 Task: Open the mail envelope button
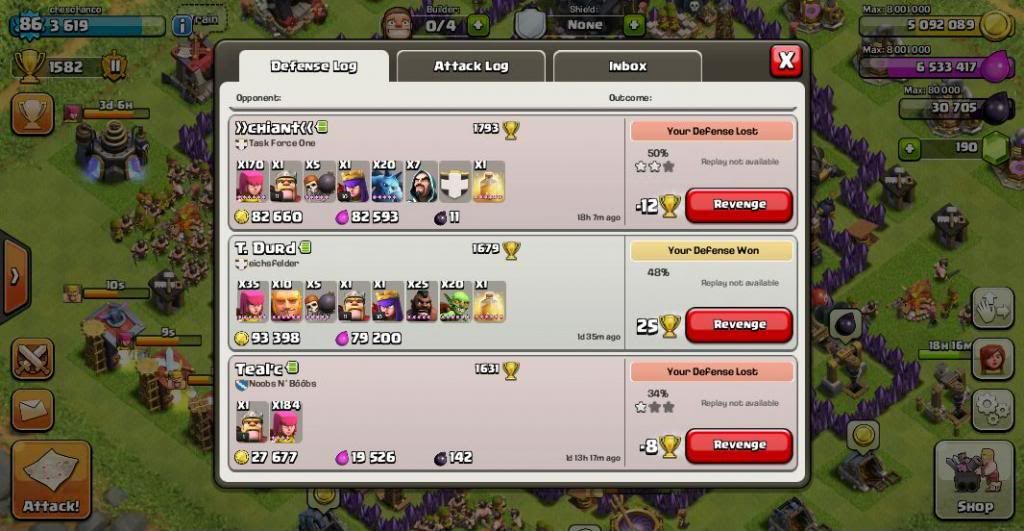coord(32,409)
